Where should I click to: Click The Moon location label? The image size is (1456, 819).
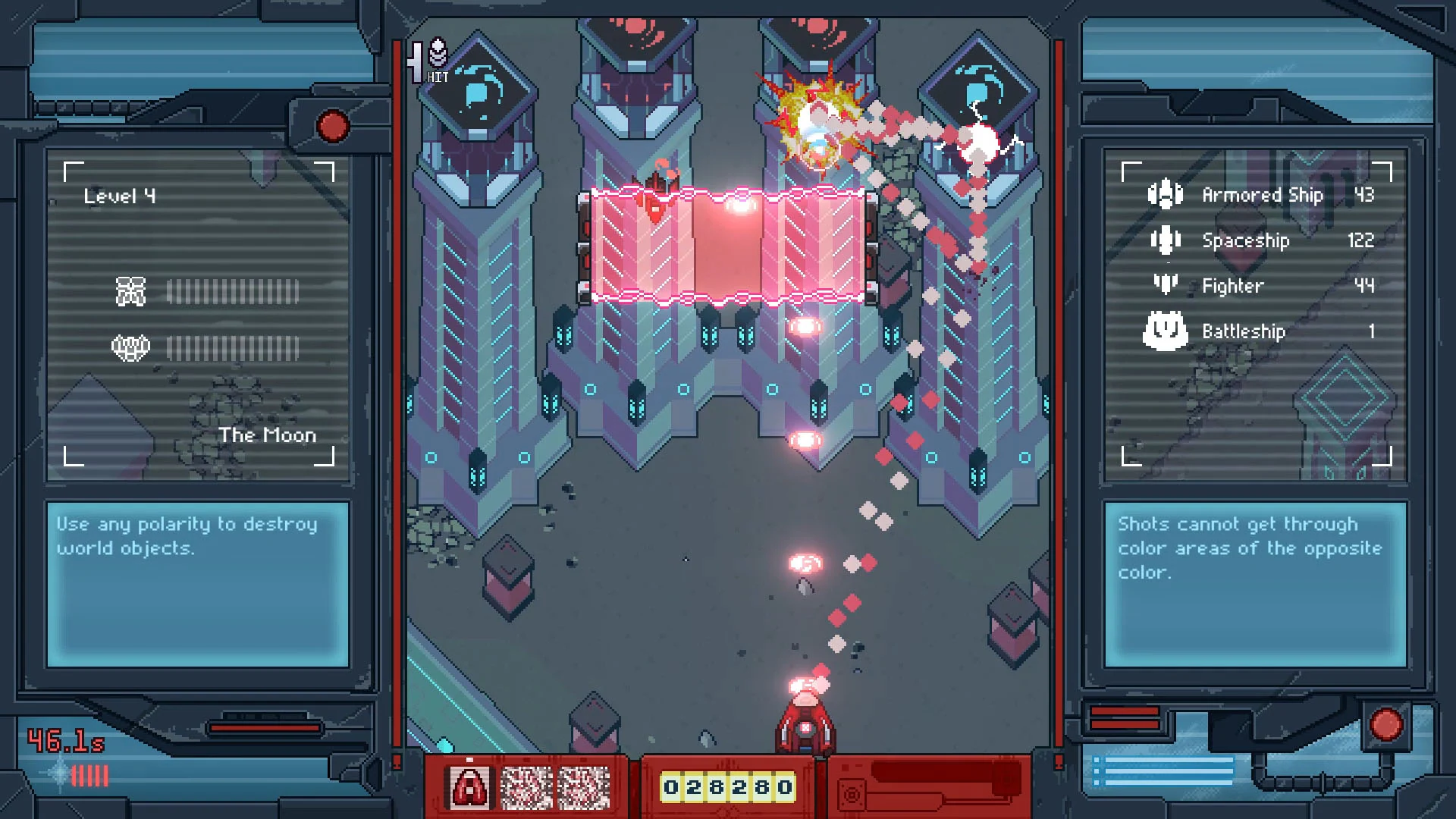267,435
